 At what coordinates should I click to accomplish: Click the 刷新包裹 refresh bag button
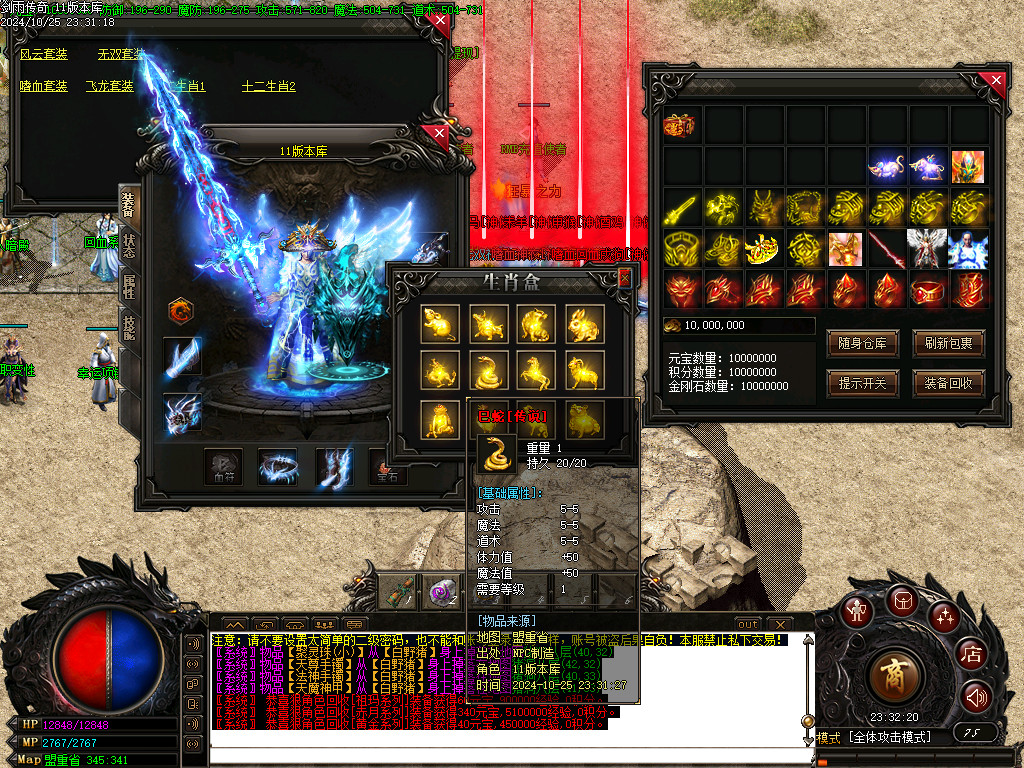click(949, 345)
